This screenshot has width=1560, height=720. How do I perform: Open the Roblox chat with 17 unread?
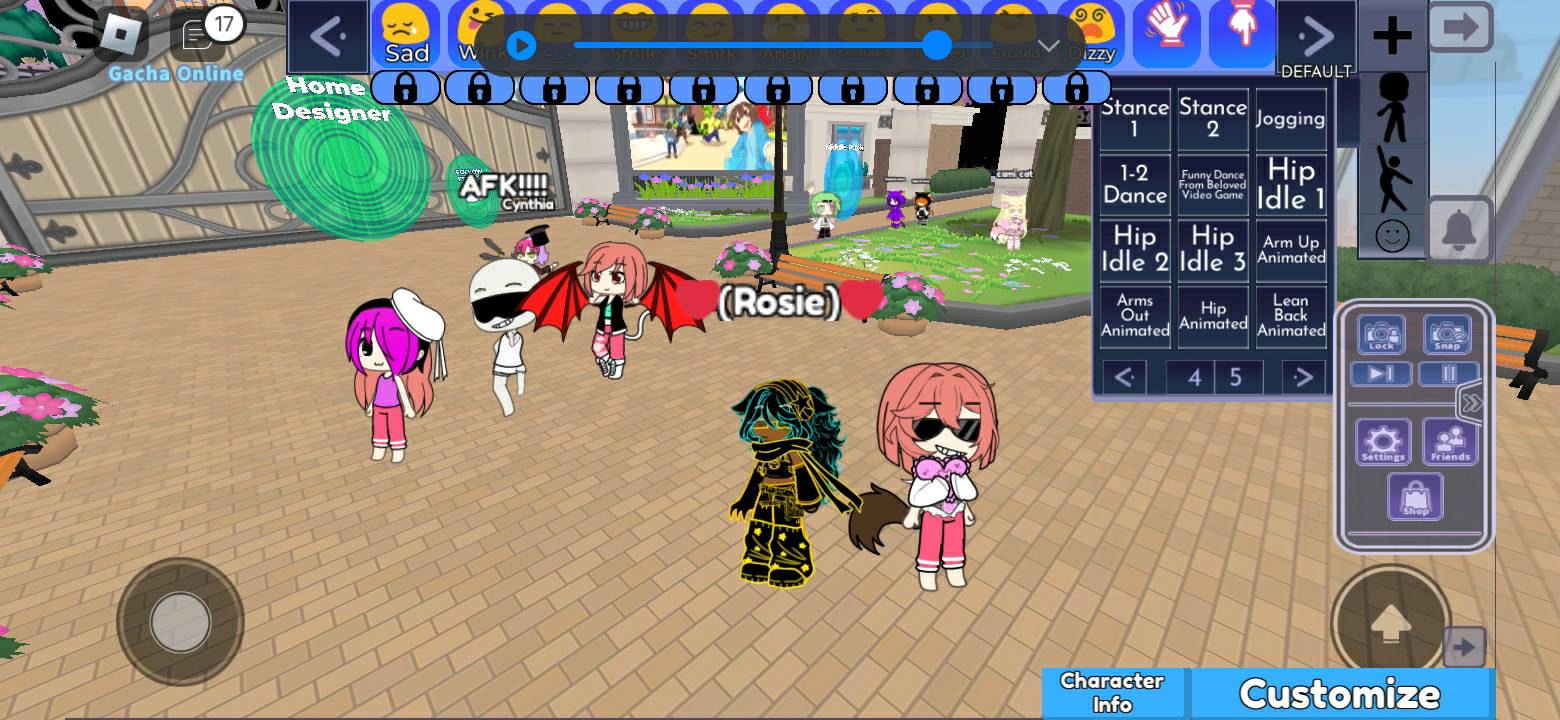(x=198, y=35)
